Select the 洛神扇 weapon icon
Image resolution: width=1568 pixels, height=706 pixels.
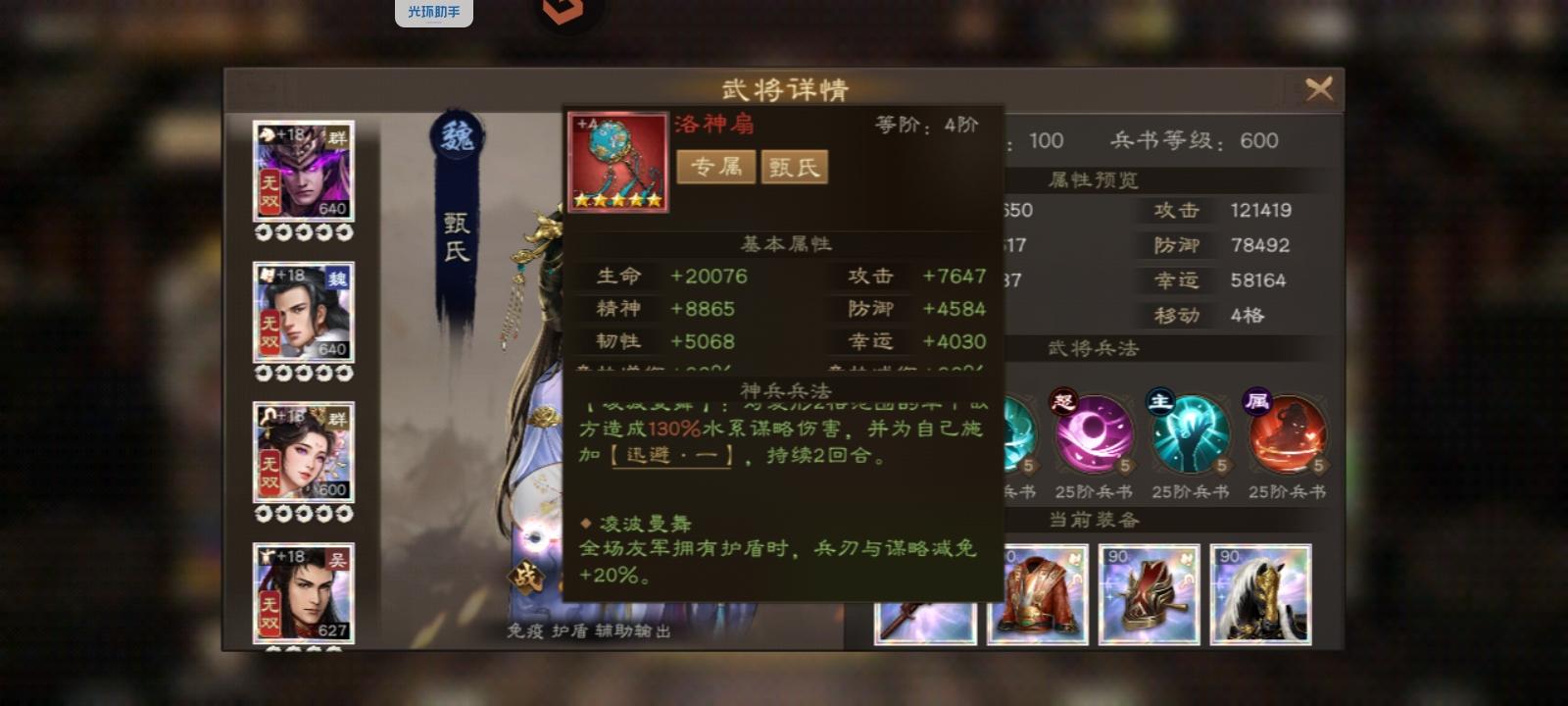point(618,160)
